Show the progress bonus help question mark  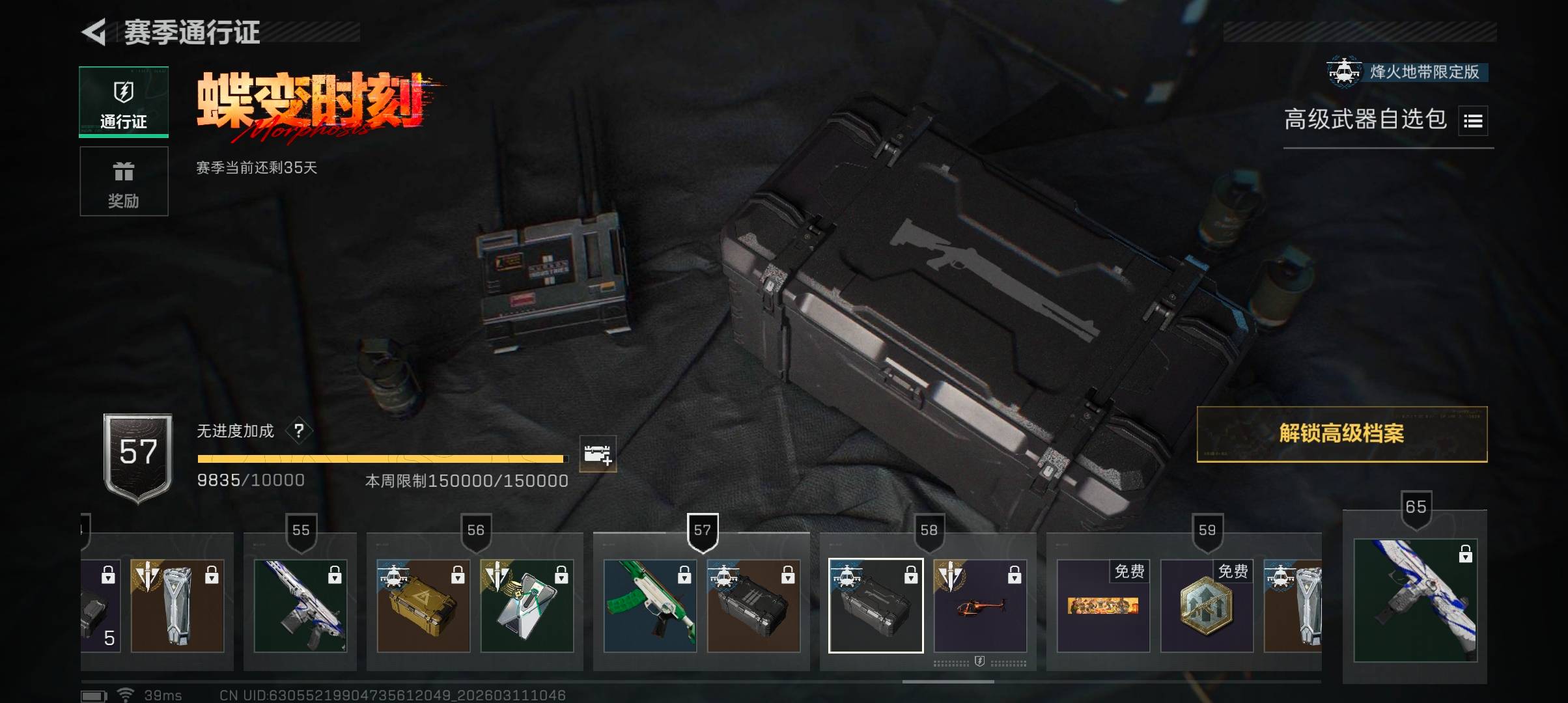click(299, 431)
